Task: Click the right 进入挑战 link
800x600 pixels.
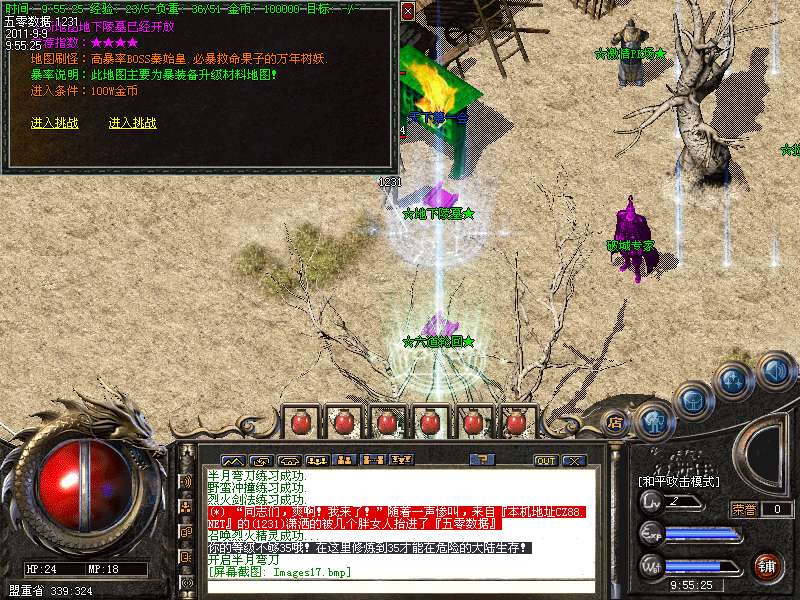Action: click(x=133, y=123)
